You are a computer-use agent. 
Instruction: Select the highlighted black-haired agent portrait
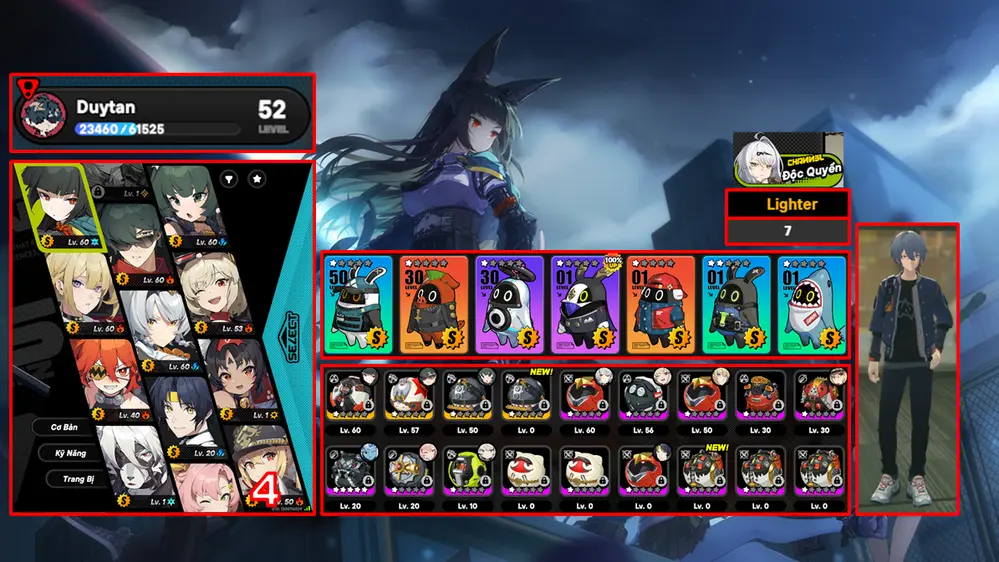tap(58, 205)
